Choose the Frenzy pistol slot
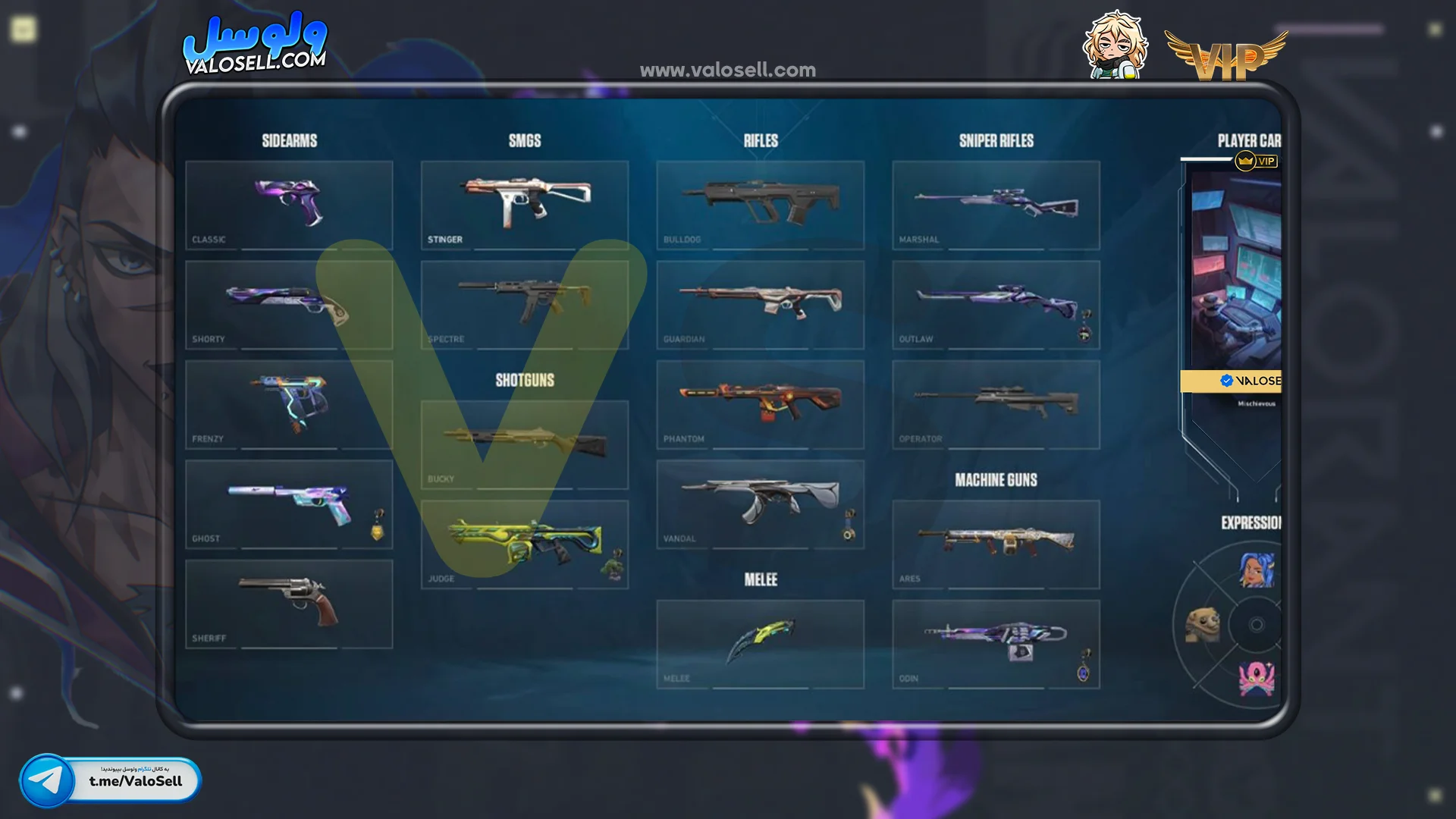Screen dimensions: 1456x819 pyautogui.click(x=289, y=404)
